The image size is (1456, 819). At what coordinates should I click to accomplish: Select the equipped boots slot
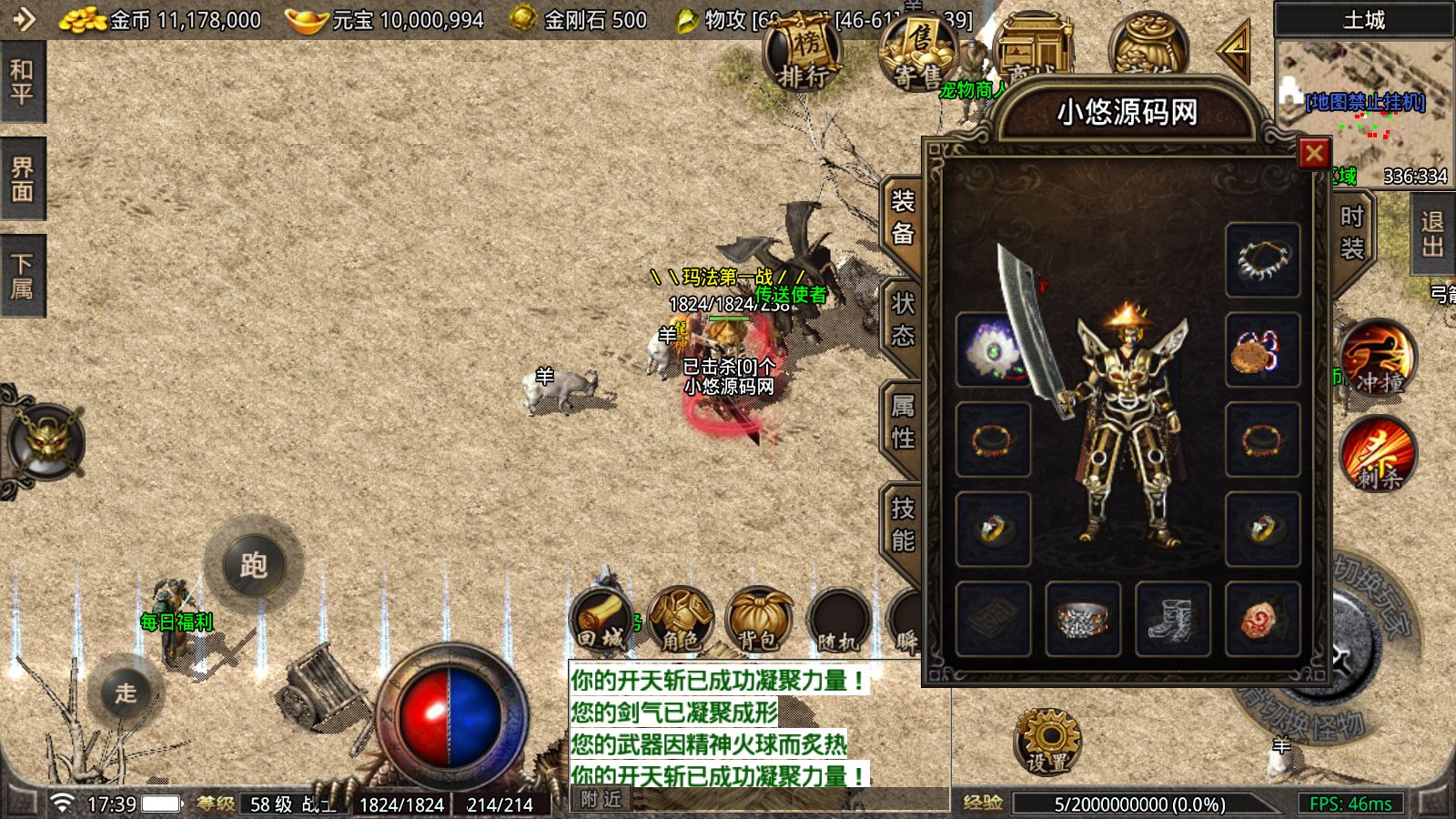pyautogui.click(x=1173, y=619)
